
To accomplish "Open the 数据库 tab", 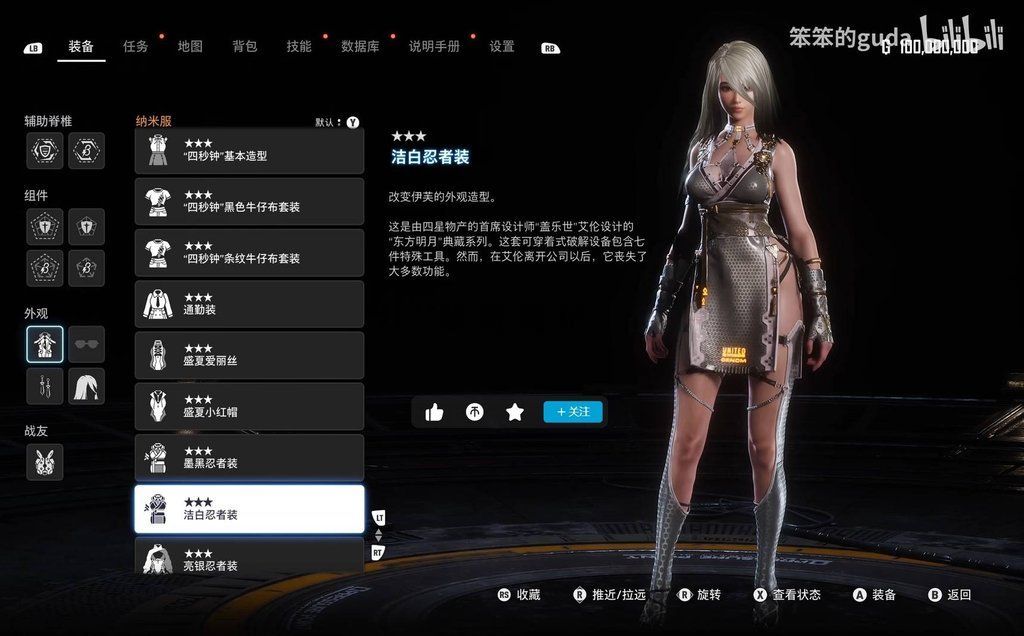I will tap(360, 46).
